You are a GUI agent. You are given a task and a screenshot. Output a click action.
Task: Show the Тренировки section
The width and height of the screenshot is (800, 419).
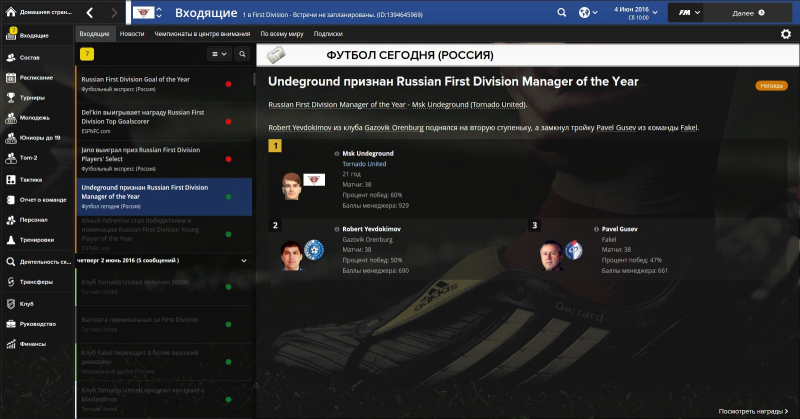click(x=39, y=240)
